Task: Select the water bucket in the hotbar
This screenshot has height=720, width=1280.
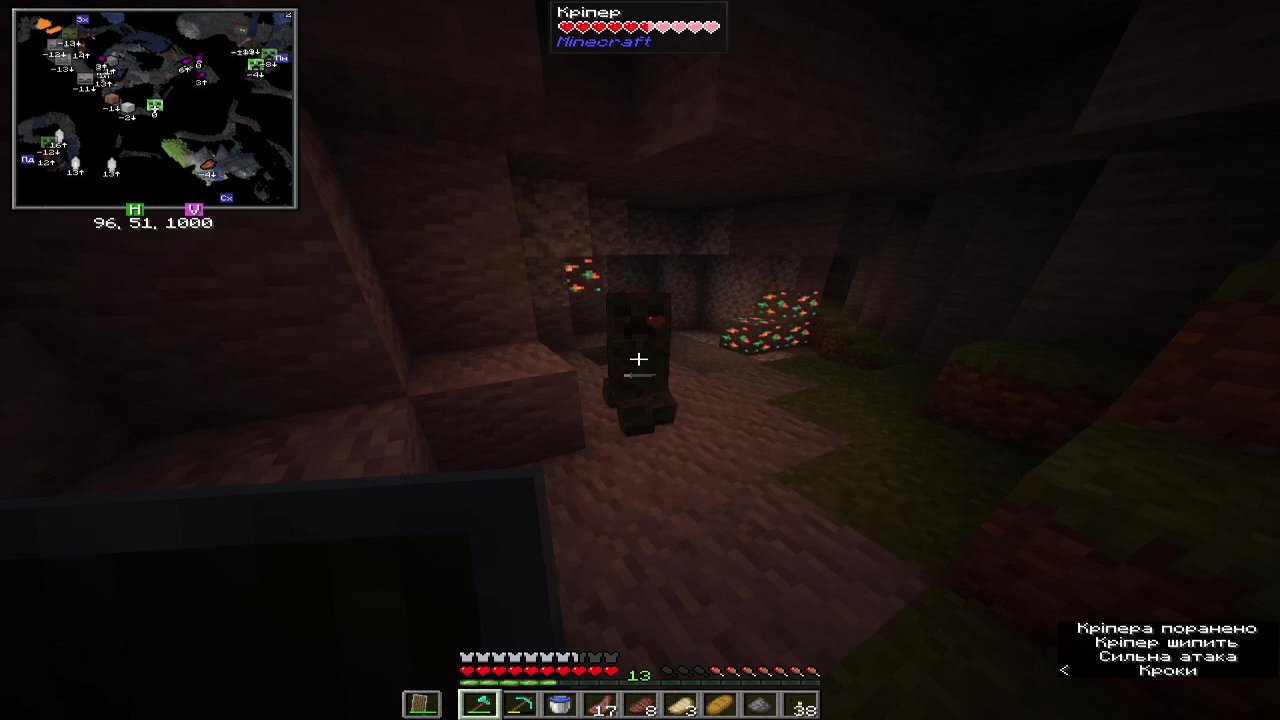Action: [x=561, y=703]
